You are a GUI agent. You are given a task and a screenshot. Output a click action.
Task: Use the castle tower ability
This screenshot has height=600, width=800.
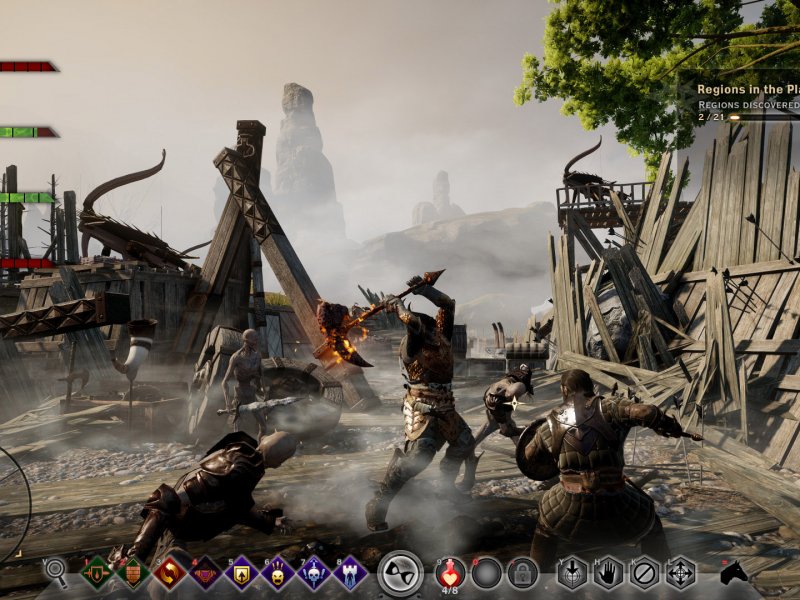pyautogui.click(x=350, y=573)
